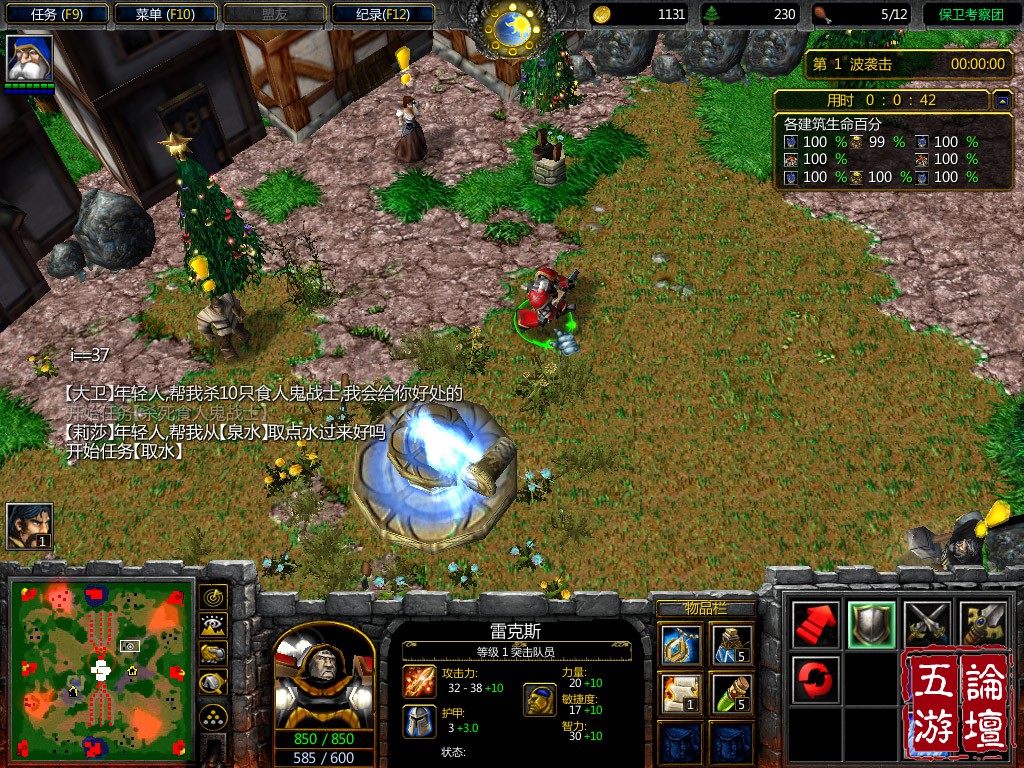
Task: Activate the red circular arrows command
Action: [816, 680]
